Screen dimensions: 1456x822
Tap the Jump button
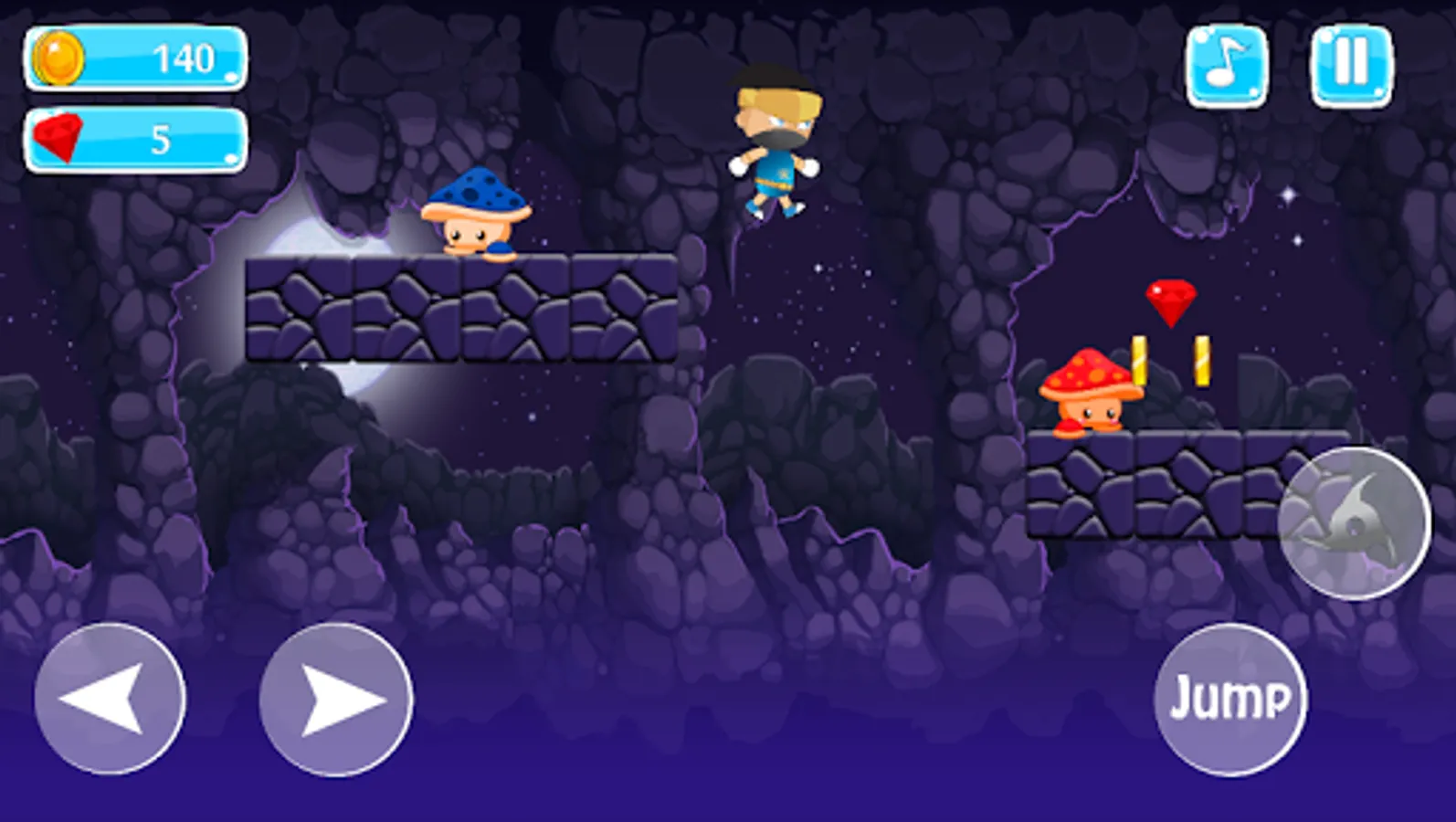coord(1233,699)
